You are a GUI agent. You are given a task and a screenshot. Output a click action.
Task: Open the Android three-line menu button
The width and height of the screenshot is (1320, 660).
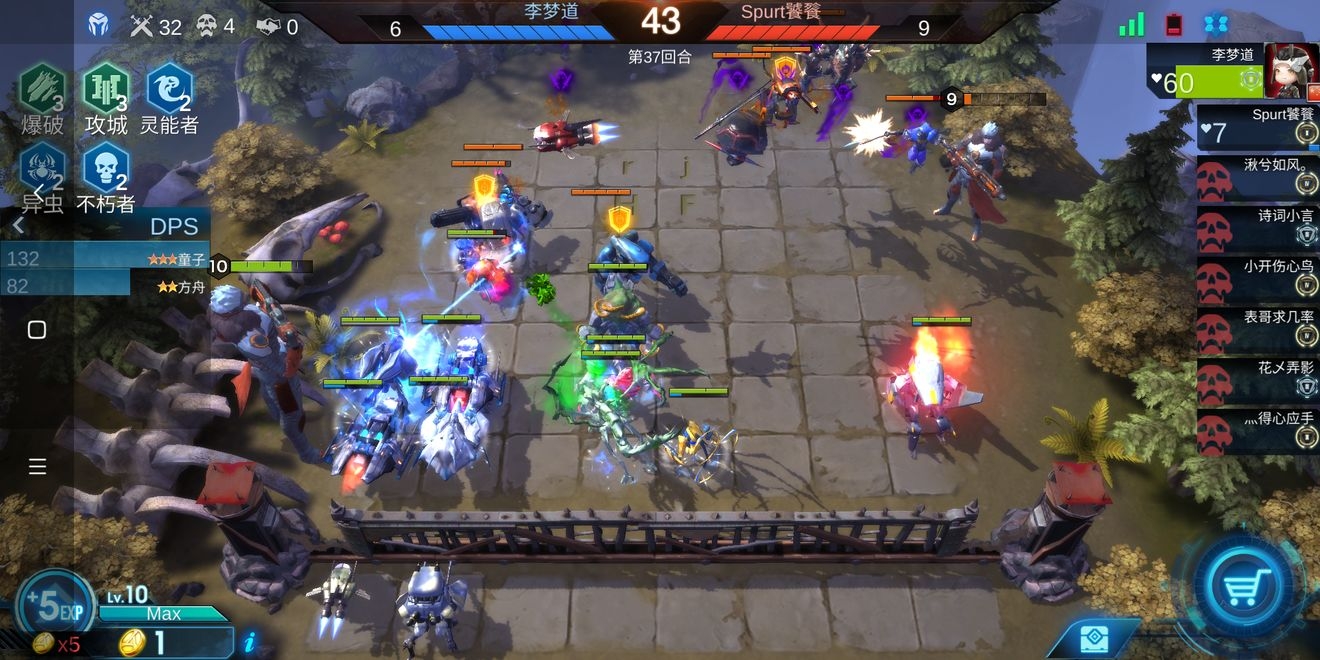click(x=37, y=466)
